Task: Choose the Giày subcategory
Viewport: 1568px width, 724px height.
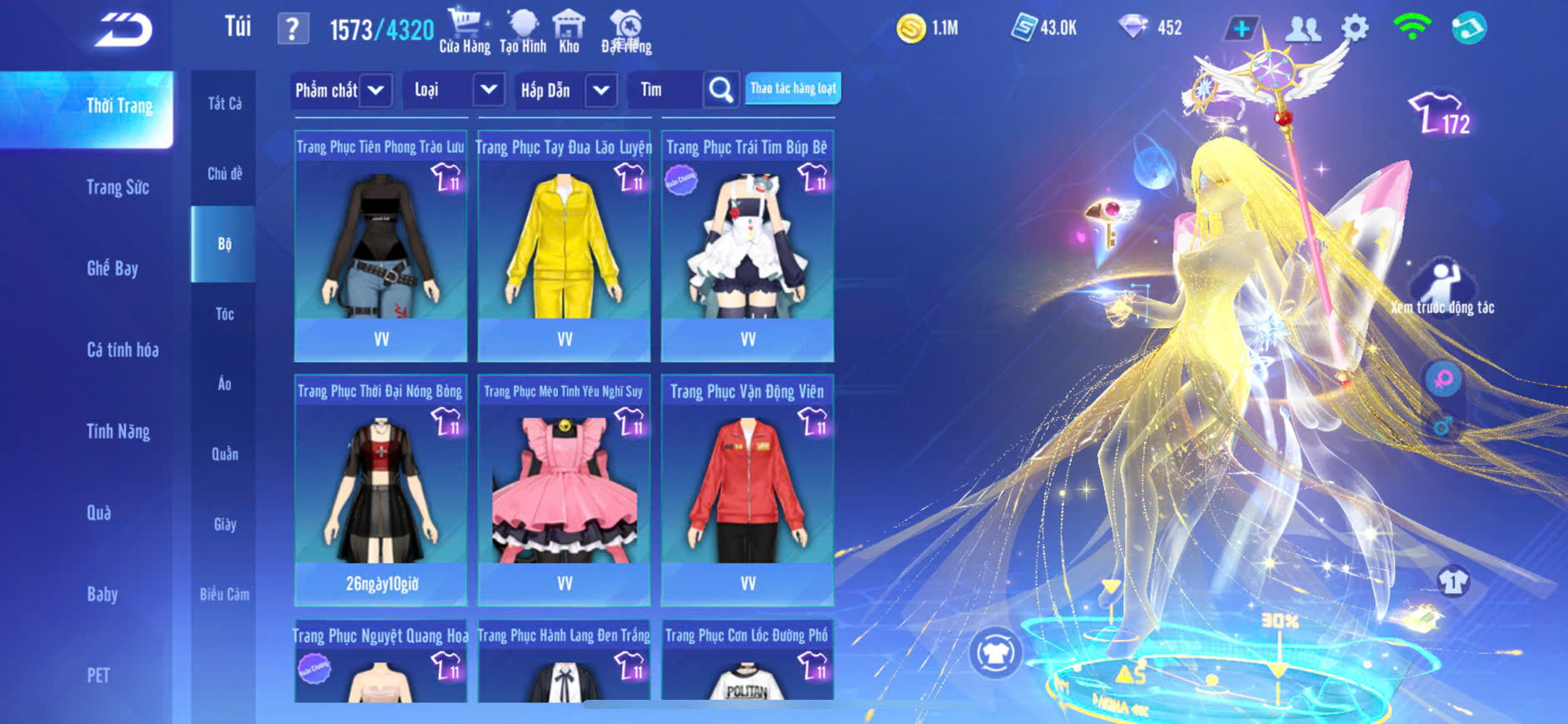Action: coord(224,524)
